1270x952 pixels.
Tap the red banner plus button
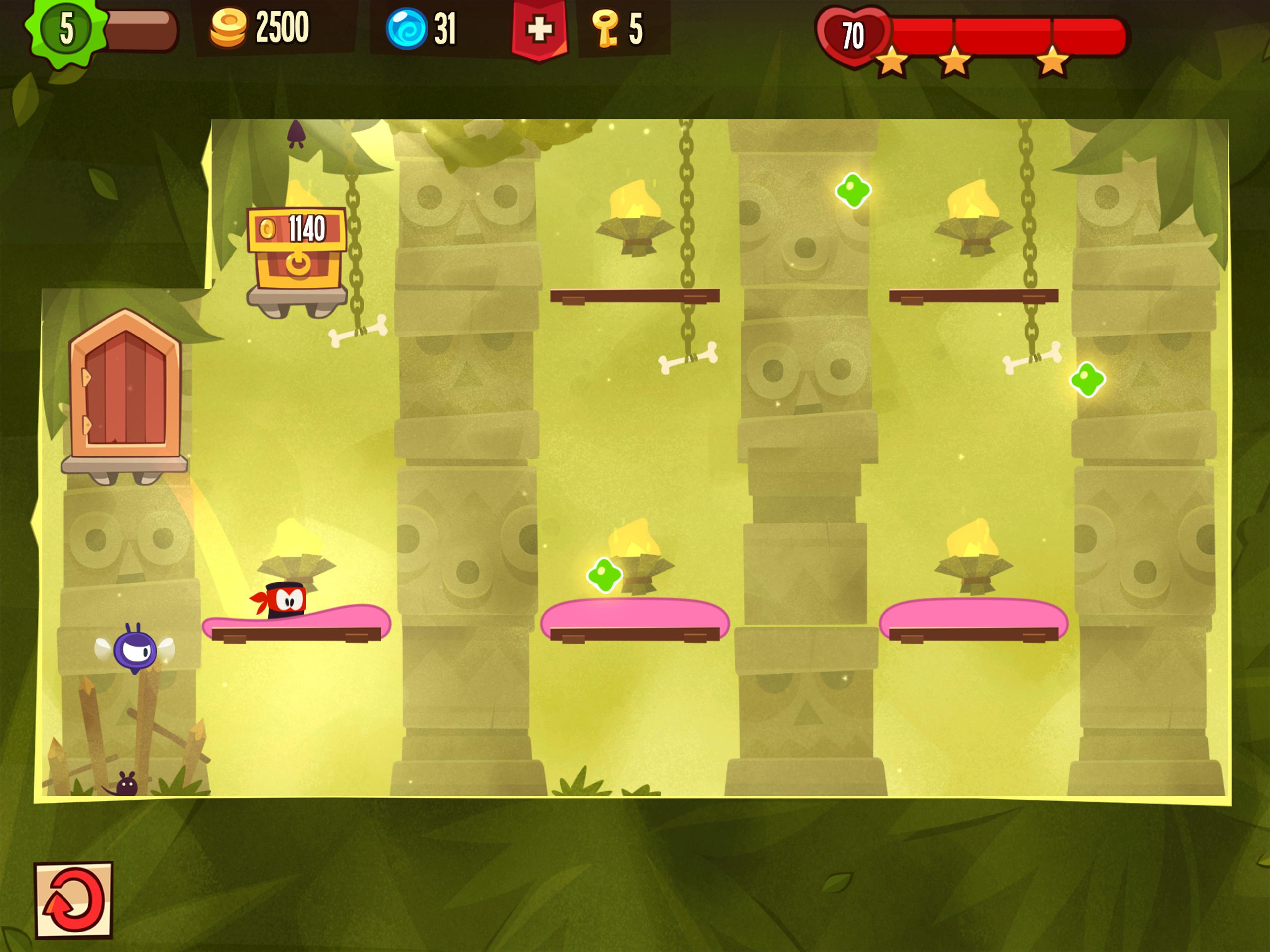[x=538, y=29]
